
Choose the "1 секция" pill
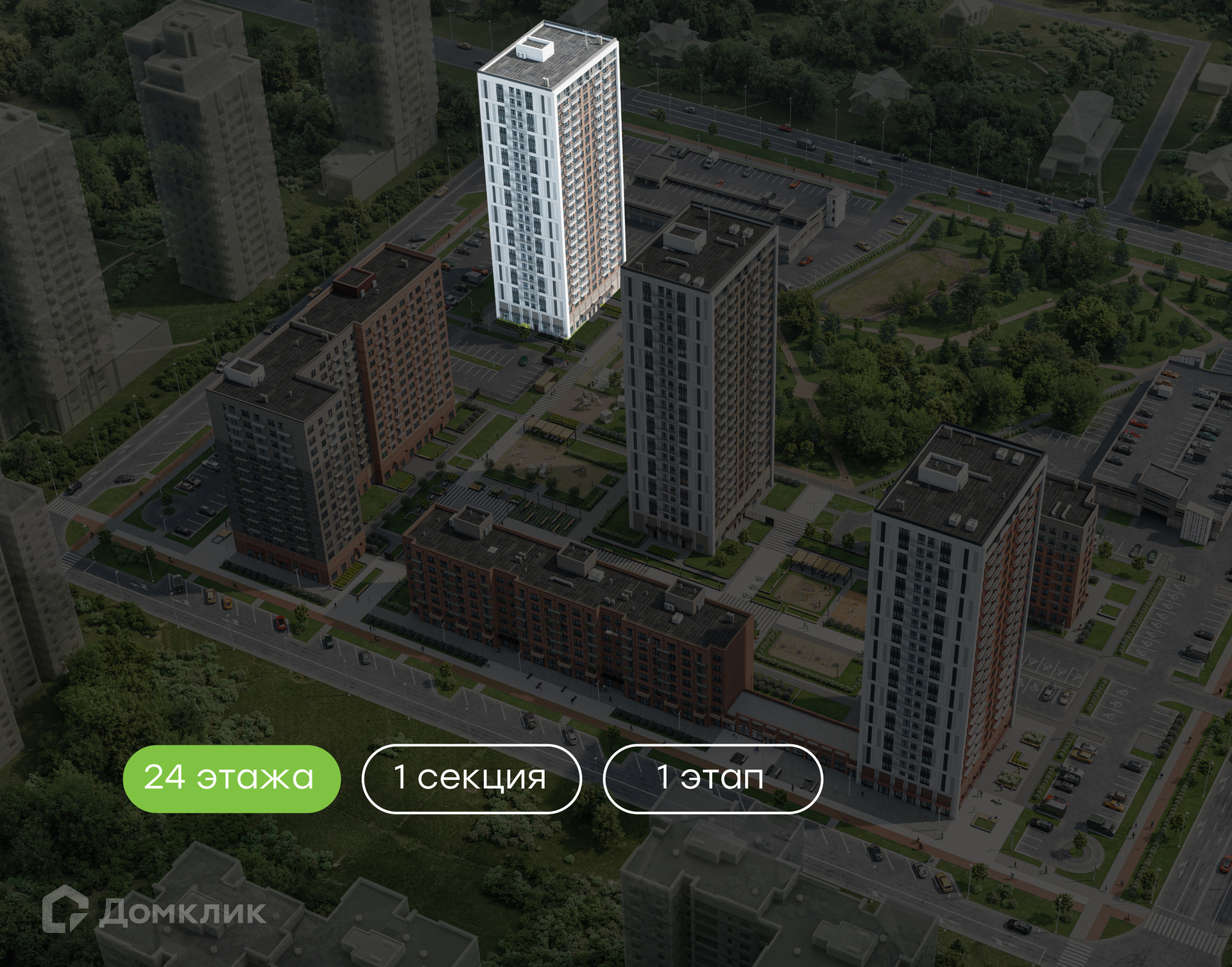click(x=472, y=778)
